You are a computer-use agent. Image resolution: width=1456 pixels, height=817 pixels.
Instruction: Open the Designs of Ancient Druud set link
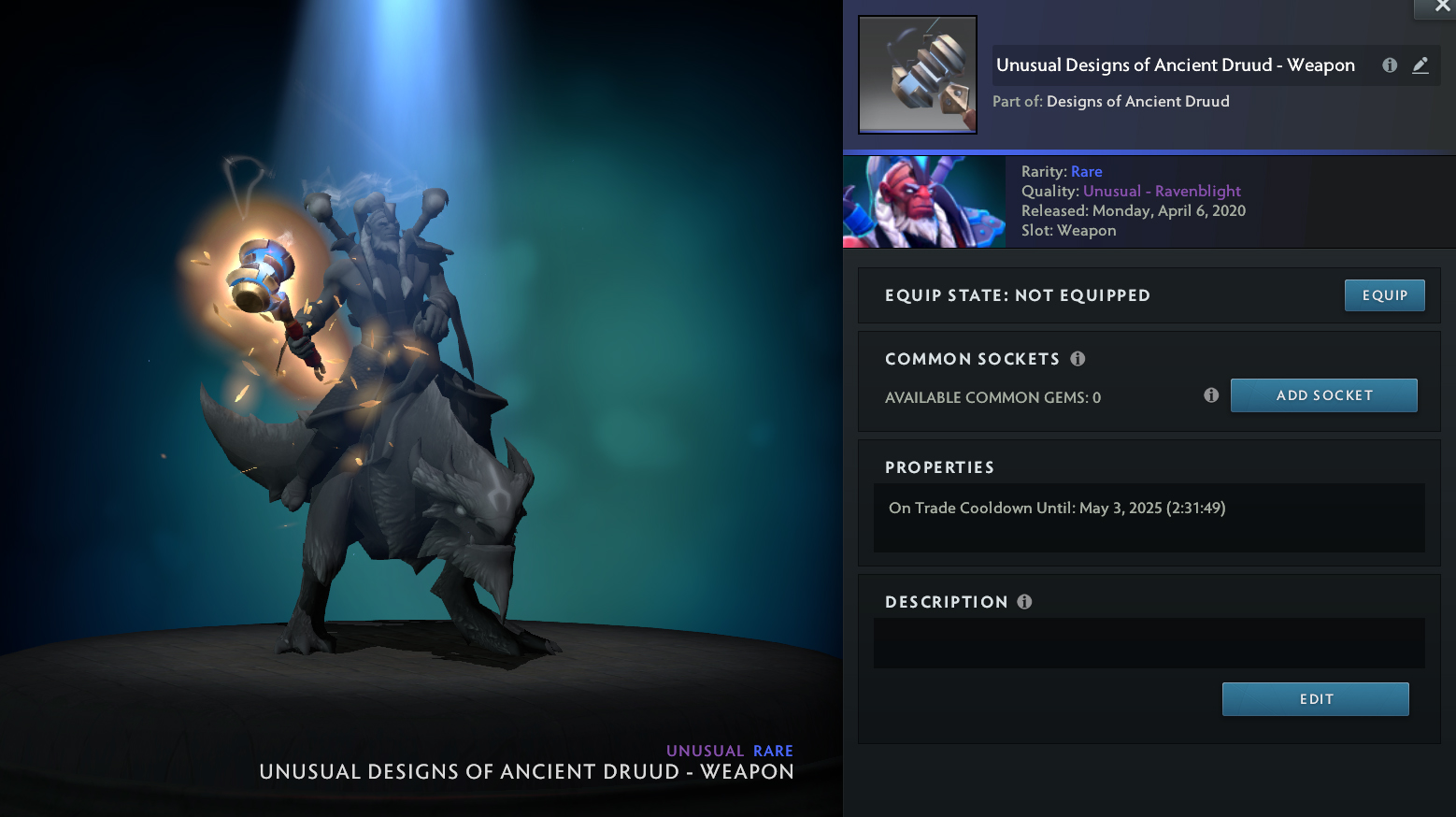click(x=1137, y=101)
